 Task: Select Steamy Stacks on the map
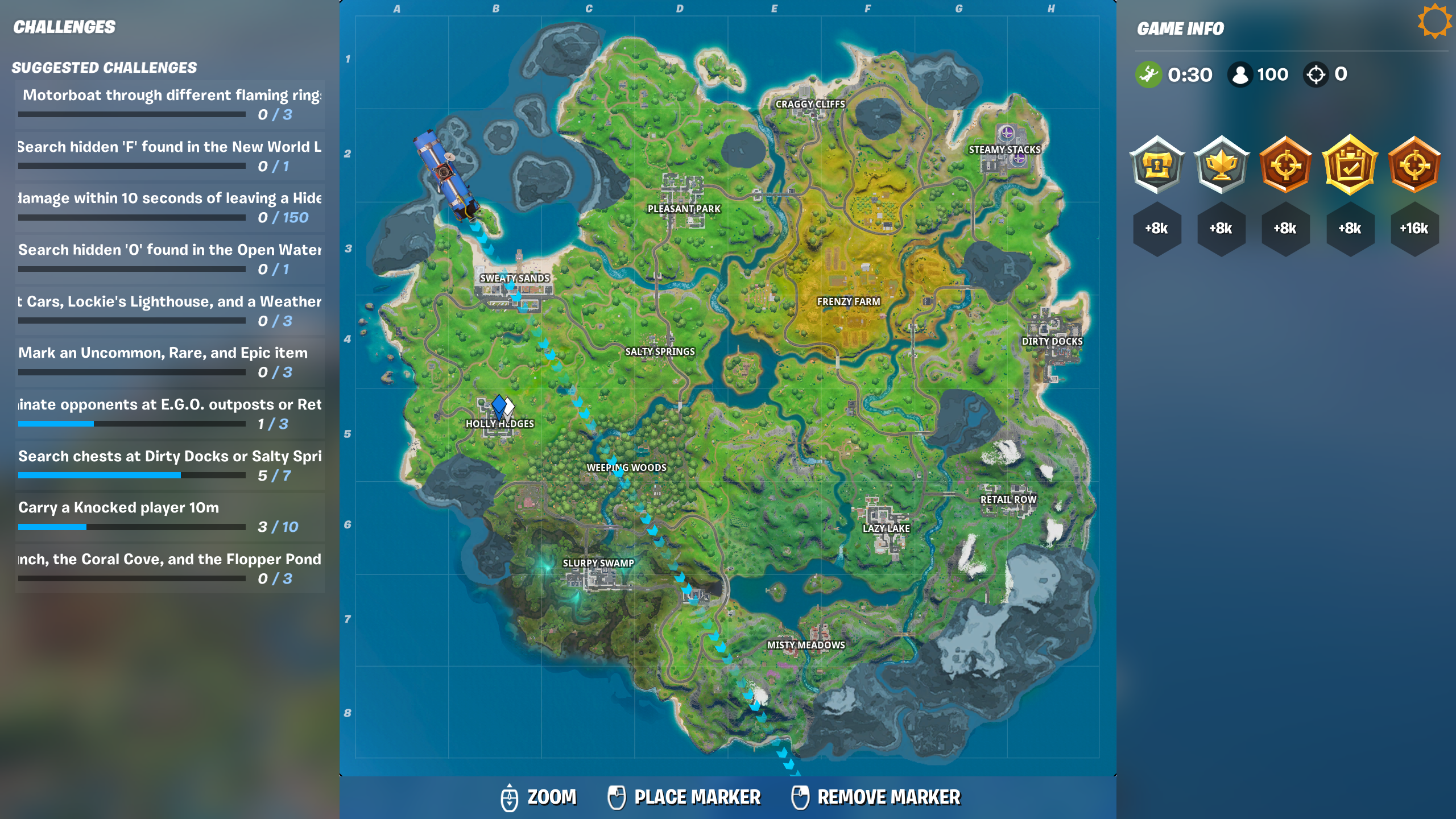(1004, 149)
